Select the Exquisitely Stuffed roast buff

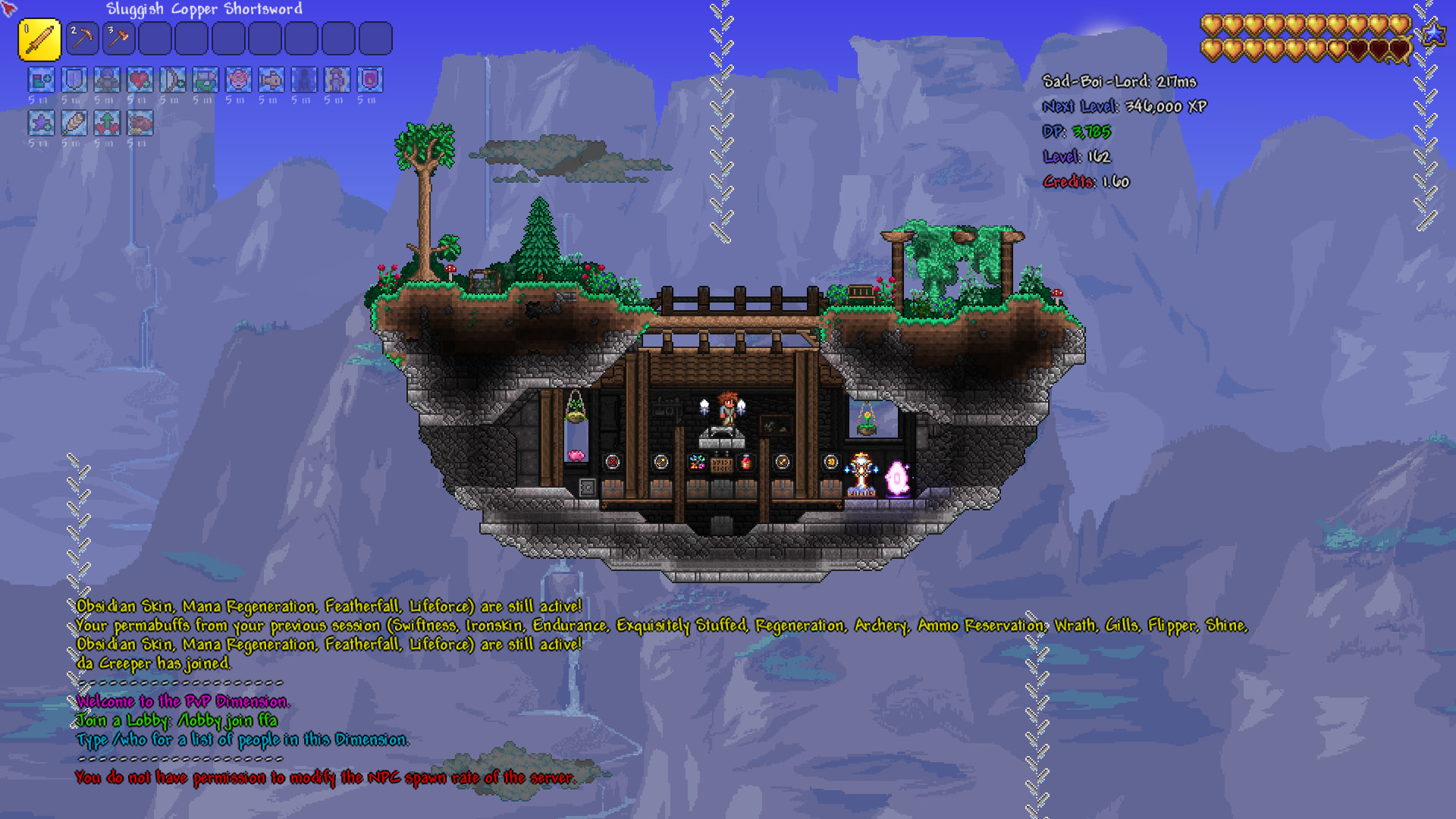[140, 123]
